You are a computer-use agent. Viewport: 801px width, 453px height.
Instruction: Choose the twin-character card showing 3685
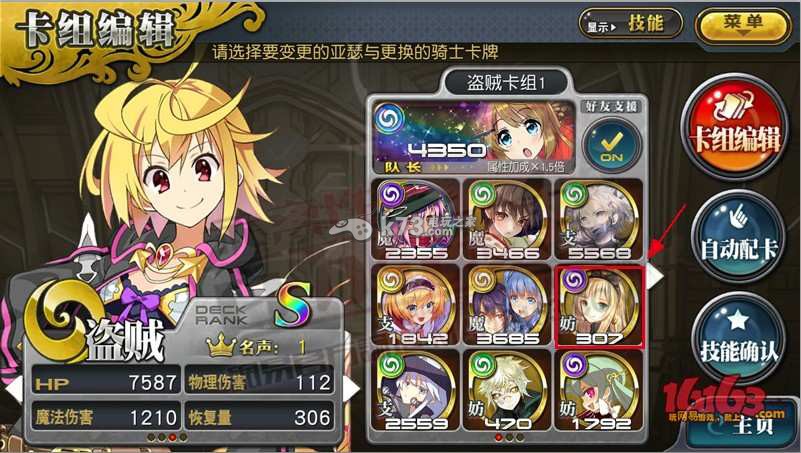(506, 304)
